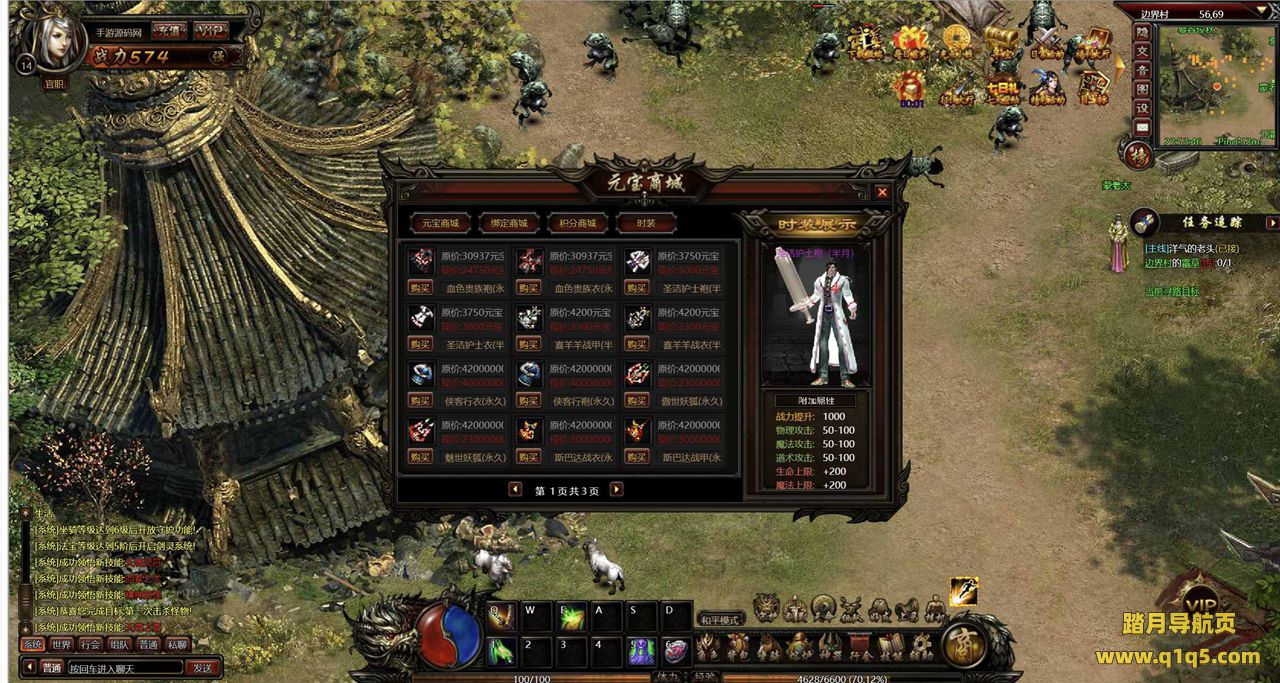Open the mail envelope button
Viewport: 1280px width, 683px height.
point(1142,127)
